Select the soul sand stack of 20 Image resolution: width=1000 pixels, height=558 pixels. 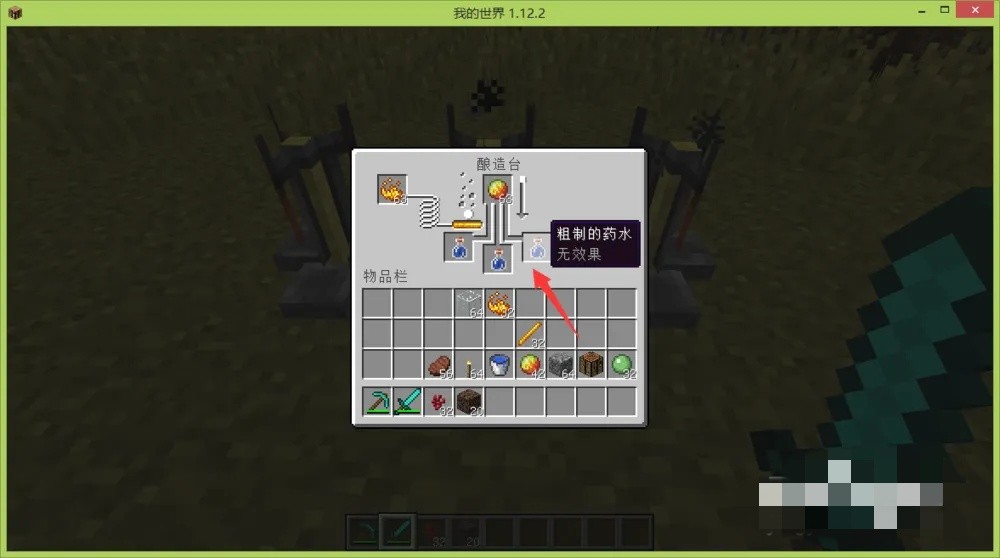[468, 402]
